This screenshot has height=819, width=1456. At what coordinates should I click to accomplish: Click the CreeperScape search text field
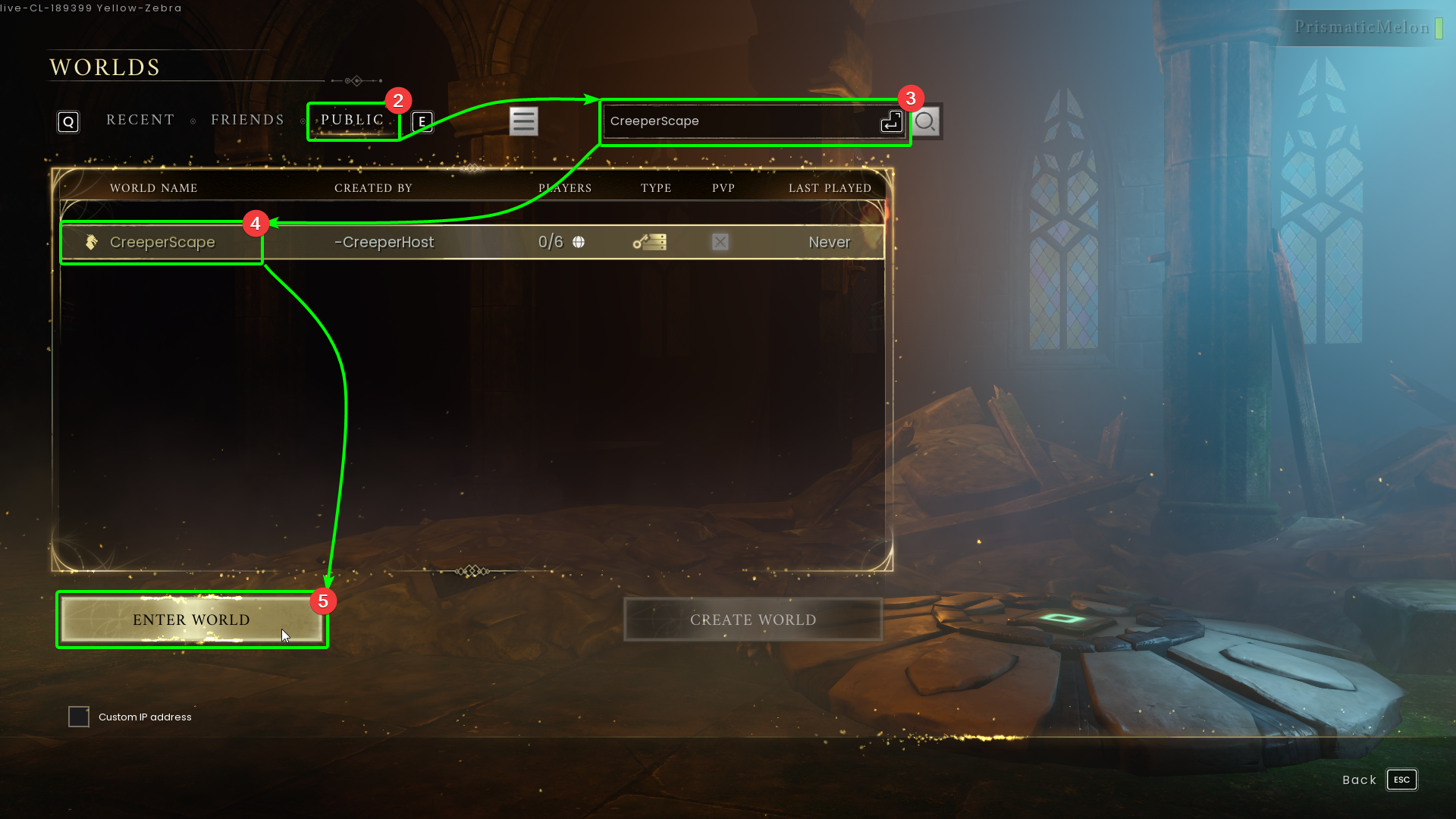[739, 121]
